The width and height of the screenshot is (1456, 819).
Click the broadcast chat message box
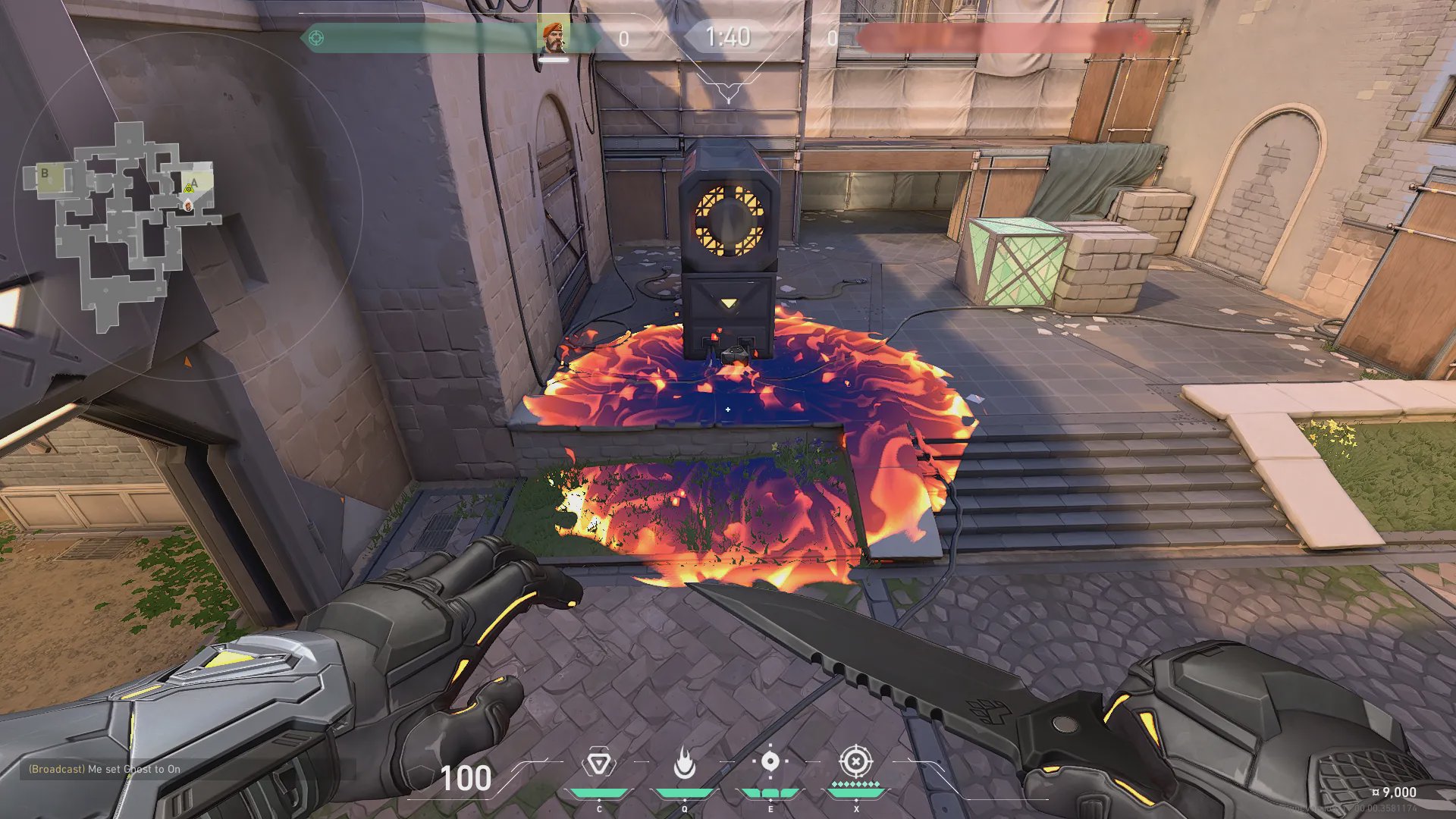pos(105,769)
